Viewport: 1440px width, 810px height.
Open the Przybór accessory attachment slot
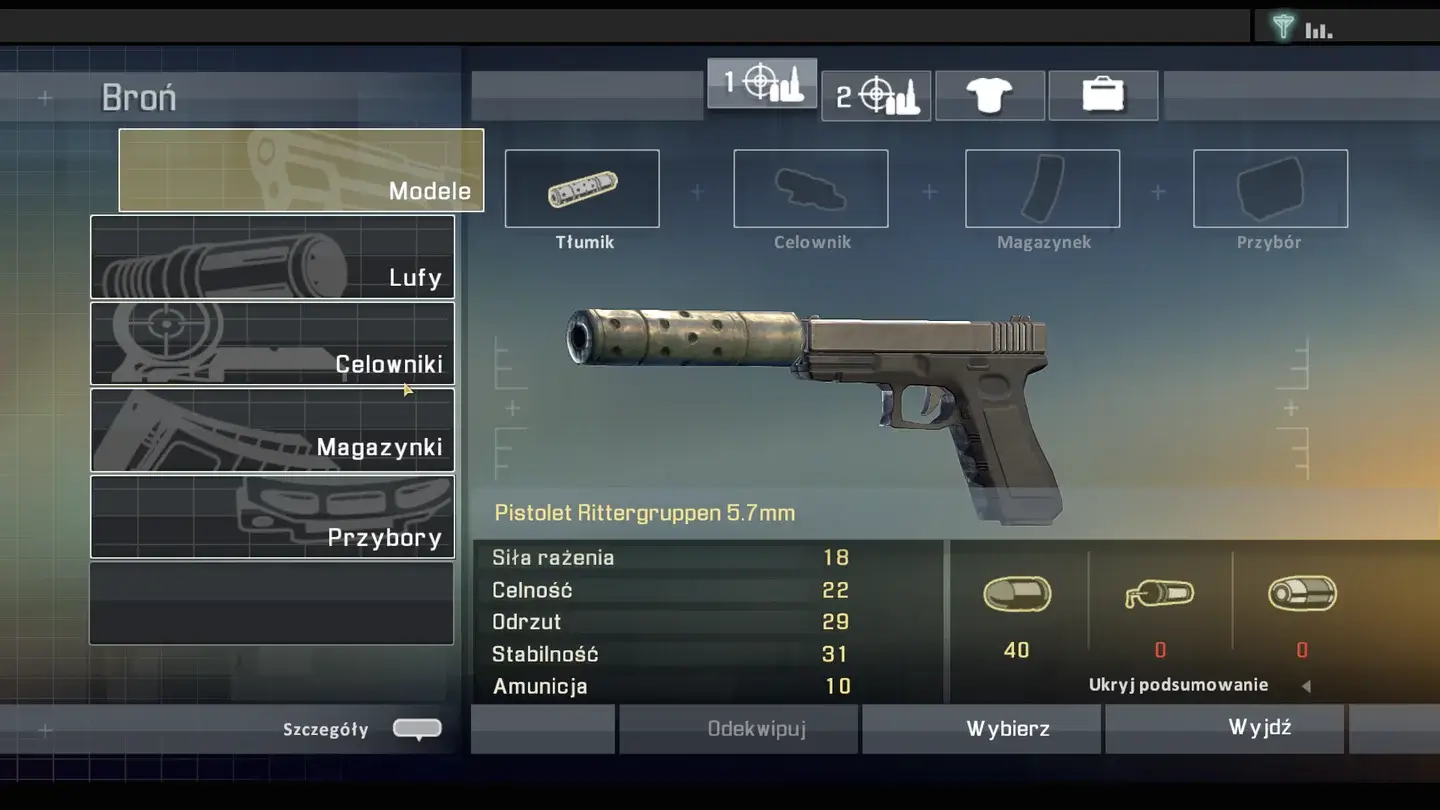pos(1270,189)
